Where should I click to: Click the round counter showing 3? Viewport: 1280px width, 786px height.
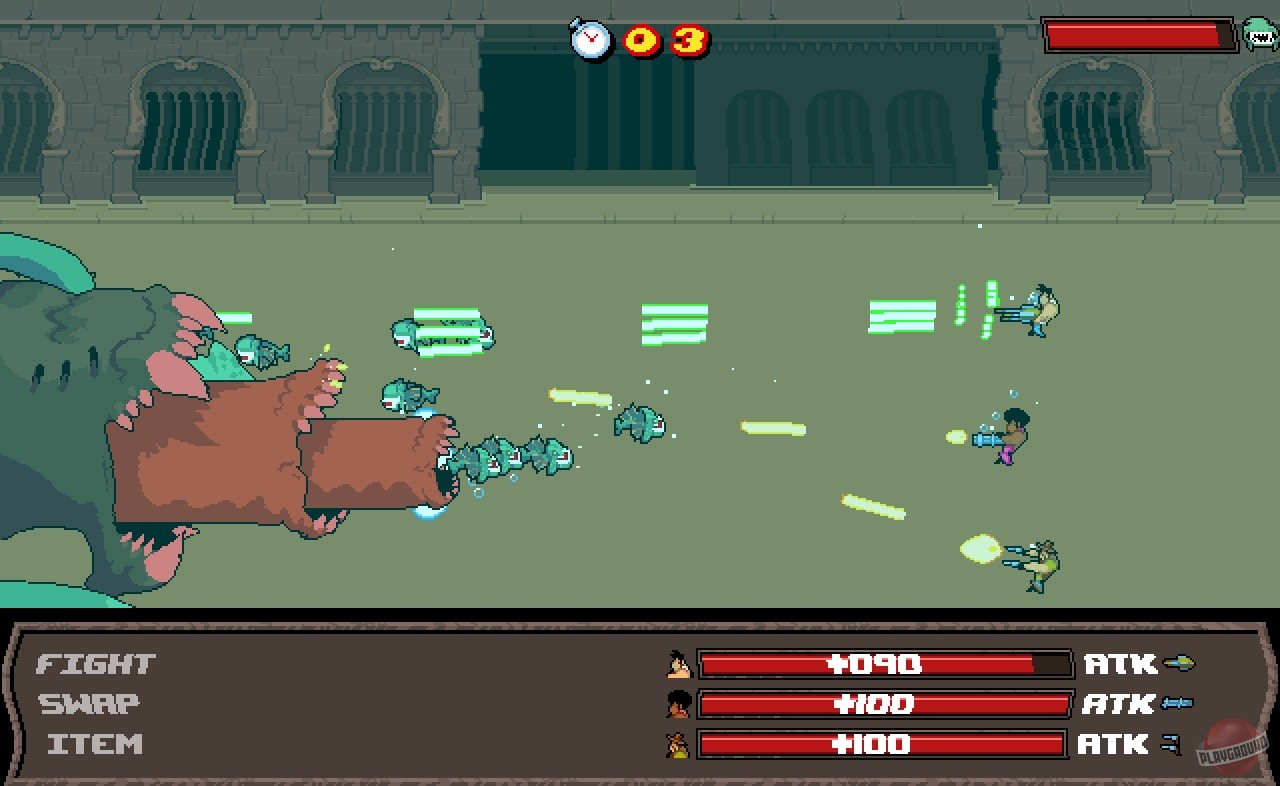click(x=691, y=39)
